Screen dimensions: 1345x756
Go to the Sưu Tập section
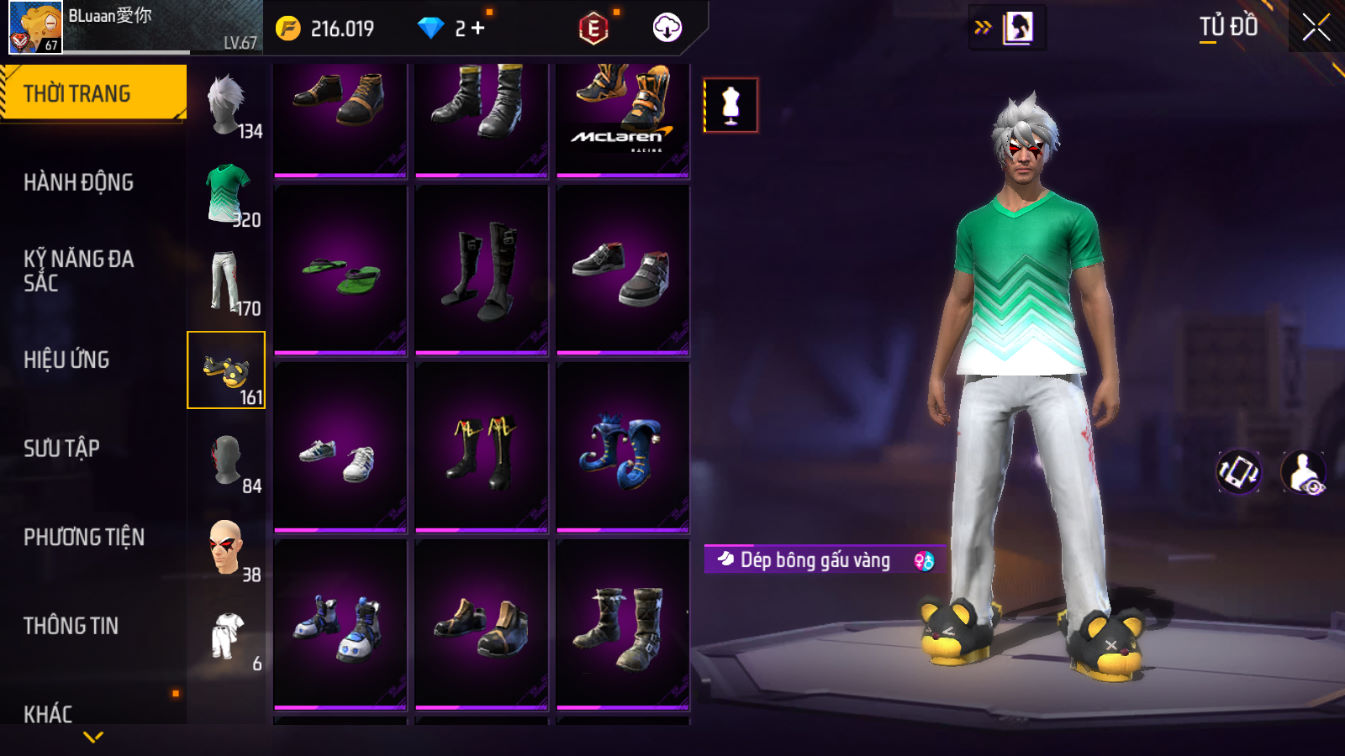pos(62,448)
